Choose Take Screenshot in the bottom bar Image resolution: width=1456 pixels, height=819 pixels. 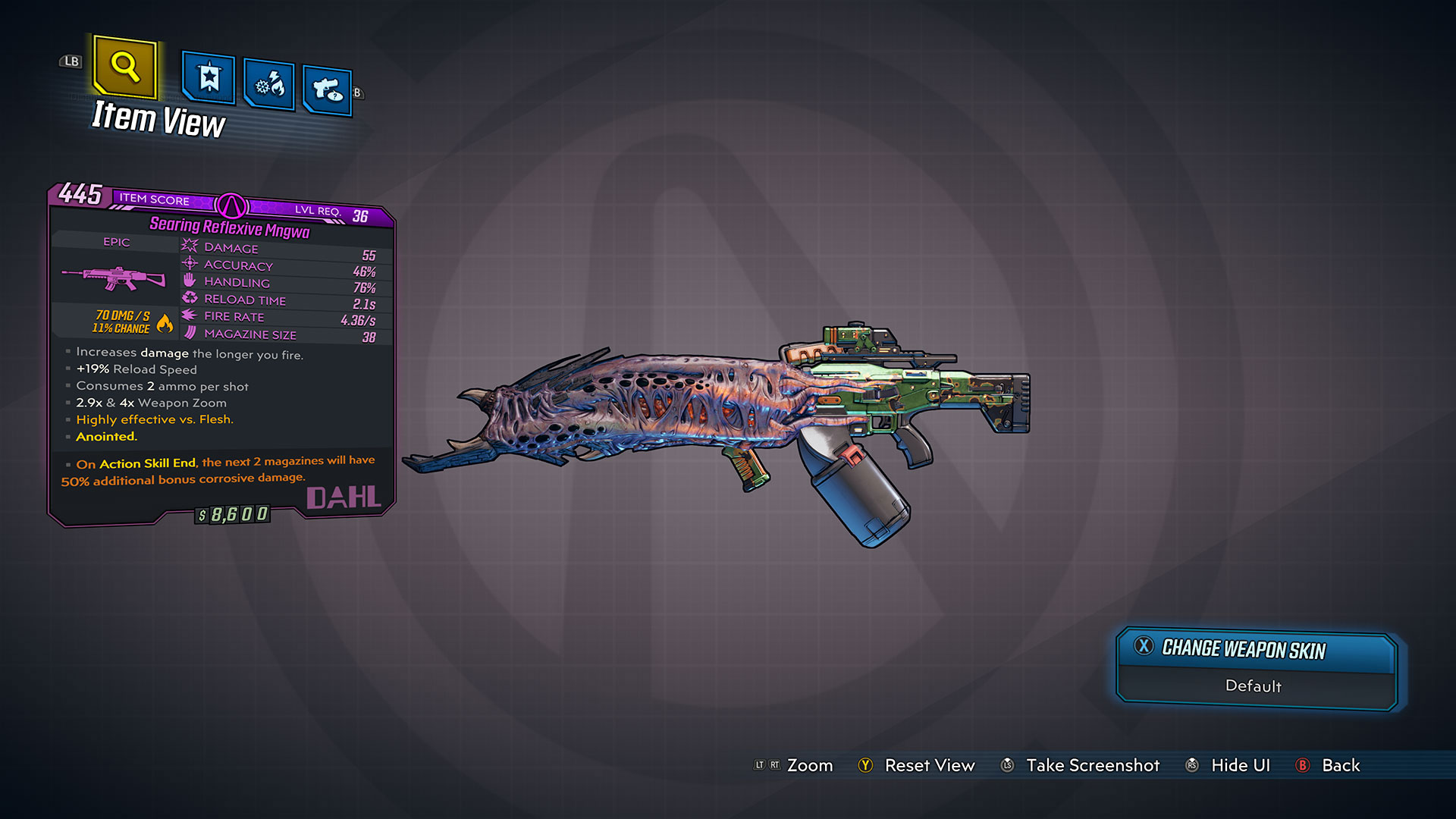[x=1092, y=765]
